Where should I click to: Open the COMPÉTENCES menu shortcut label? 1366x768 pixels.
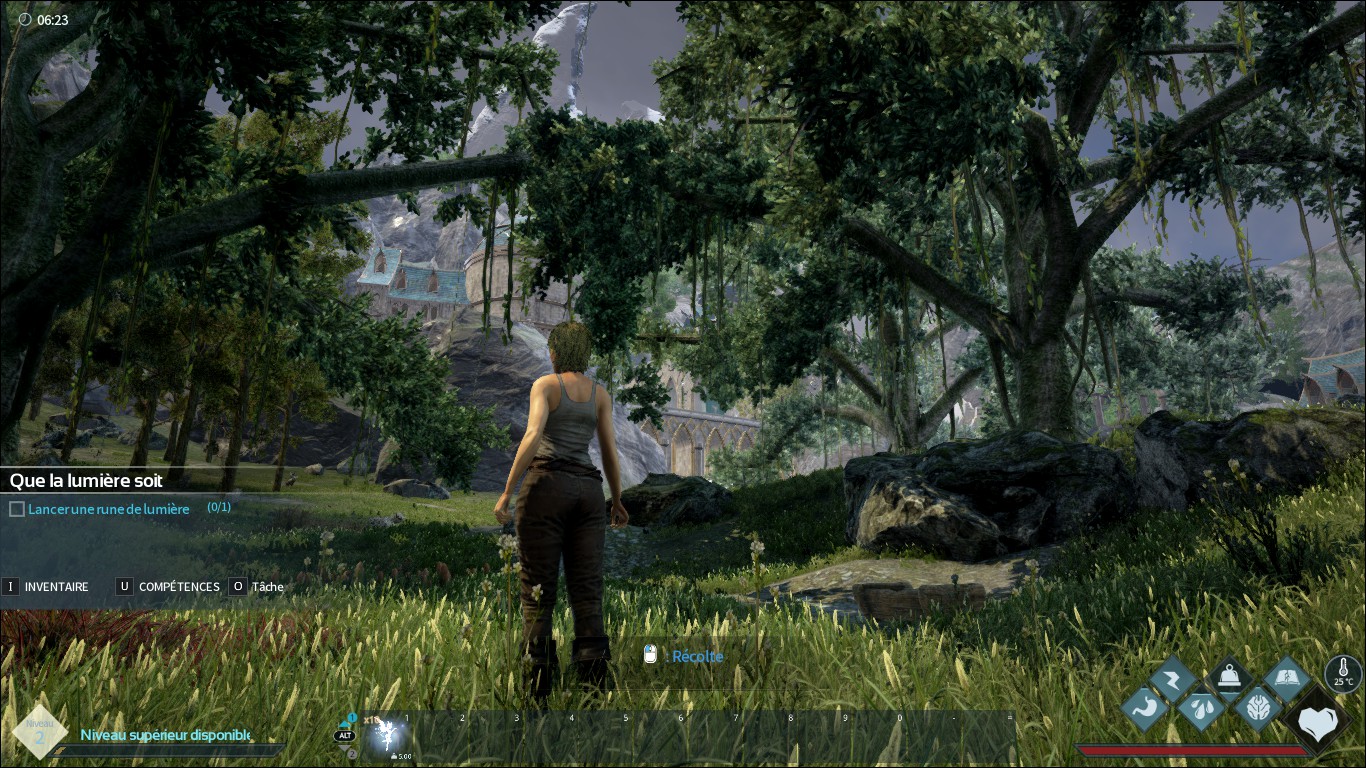(179, 587)
